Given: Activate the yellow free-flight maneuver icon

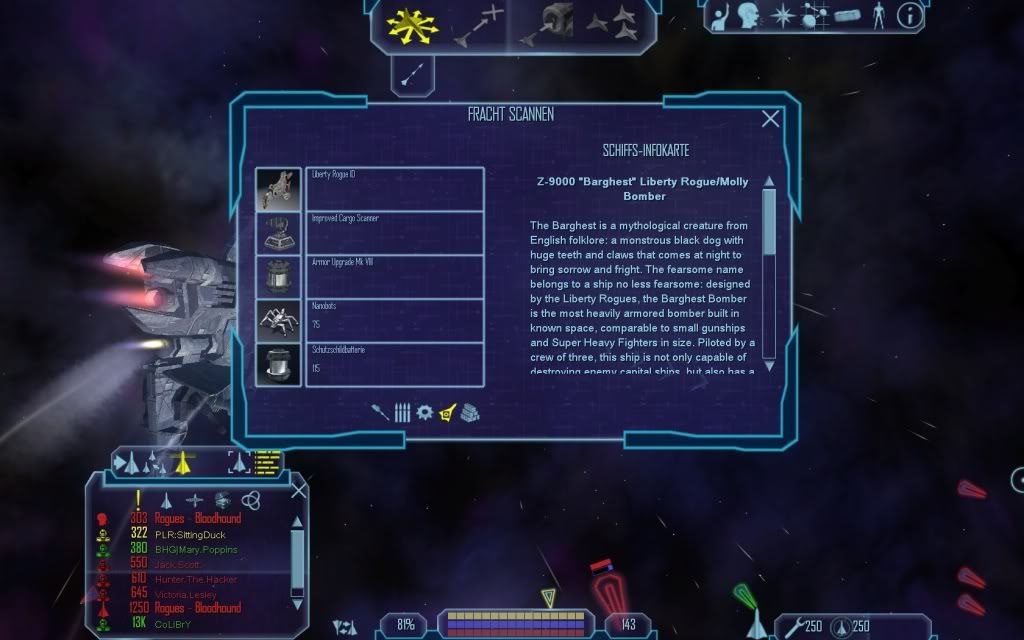Looking at the screenshot, I should click(x=408, y=27).
